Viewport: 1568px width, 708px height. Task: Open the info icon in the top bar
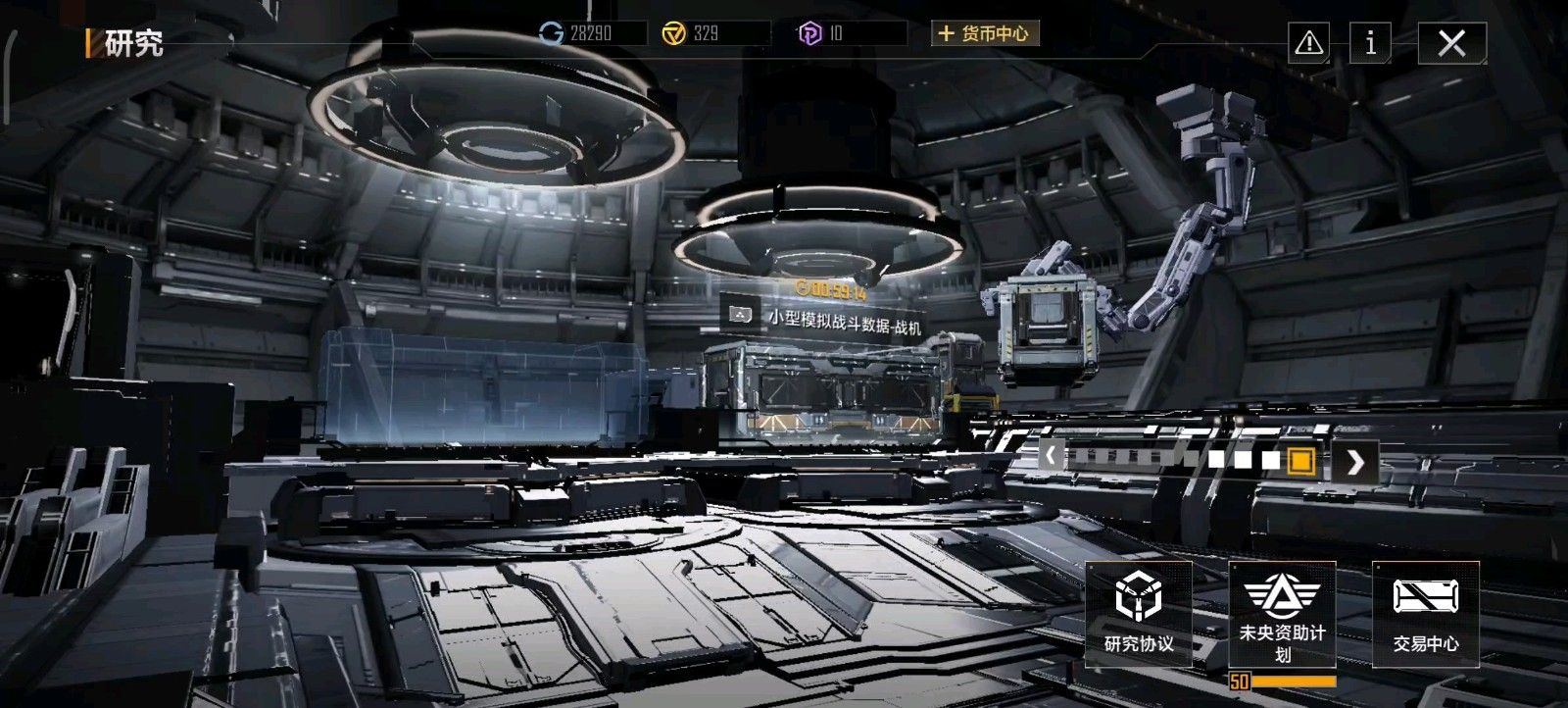(1369, 42)
